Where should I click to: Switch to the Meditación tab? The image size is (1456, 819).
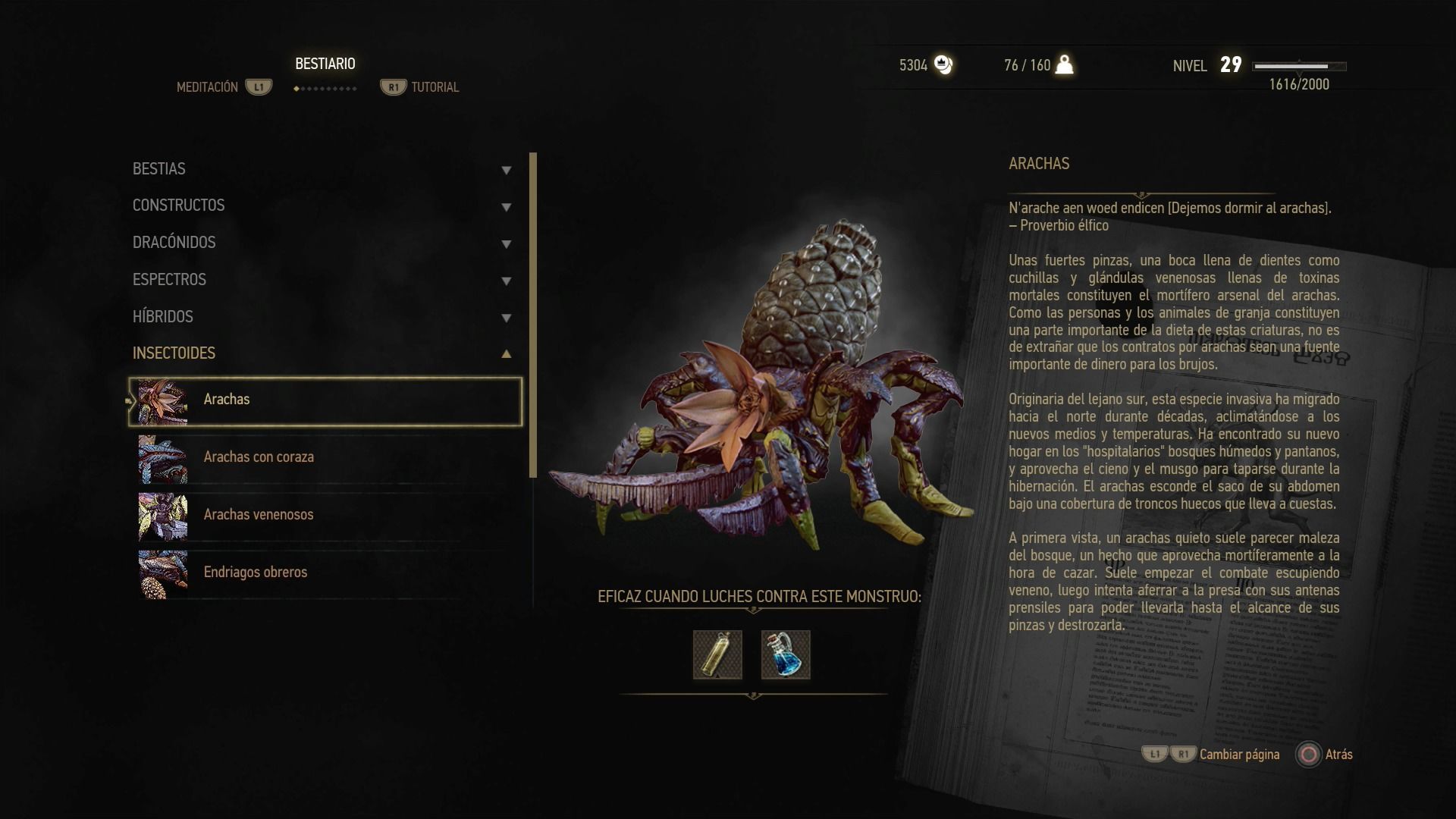coord(208,88)
